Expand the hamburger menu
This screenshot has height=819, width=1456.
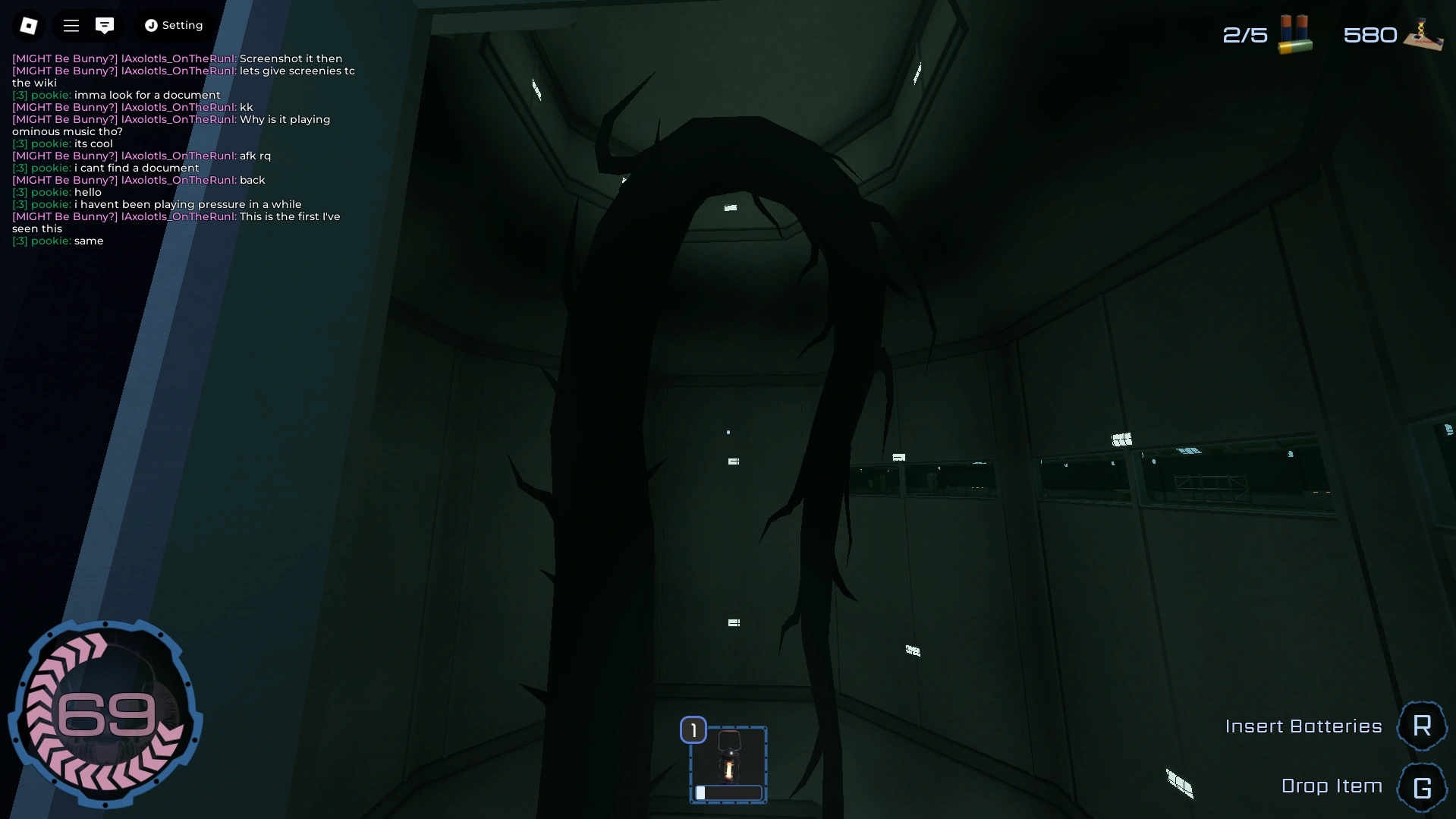tap(71, 25)
